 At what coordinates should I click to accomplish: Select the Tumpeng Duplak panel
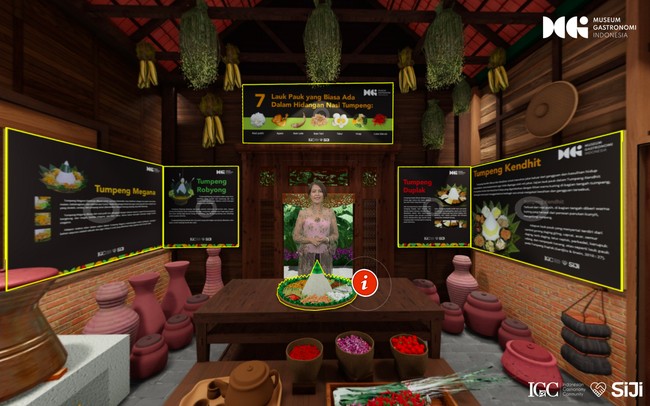433,207
